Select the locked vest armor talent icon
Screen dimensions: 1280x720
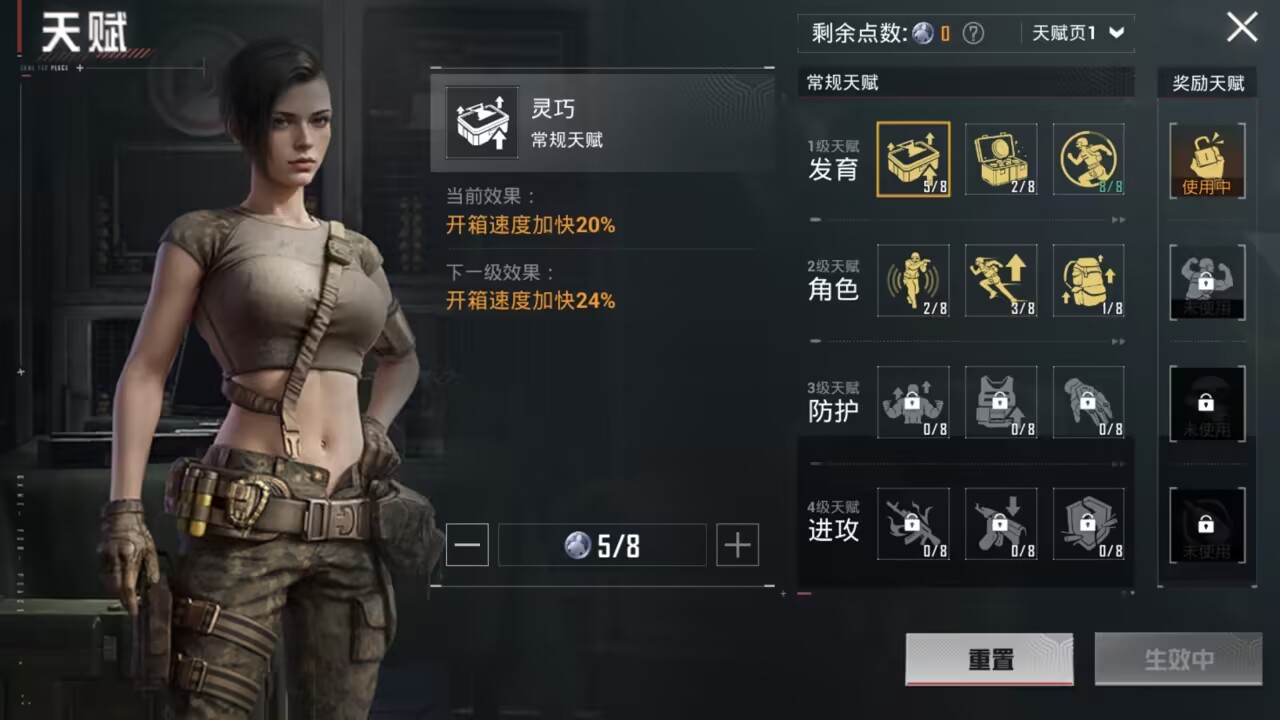1001,403
